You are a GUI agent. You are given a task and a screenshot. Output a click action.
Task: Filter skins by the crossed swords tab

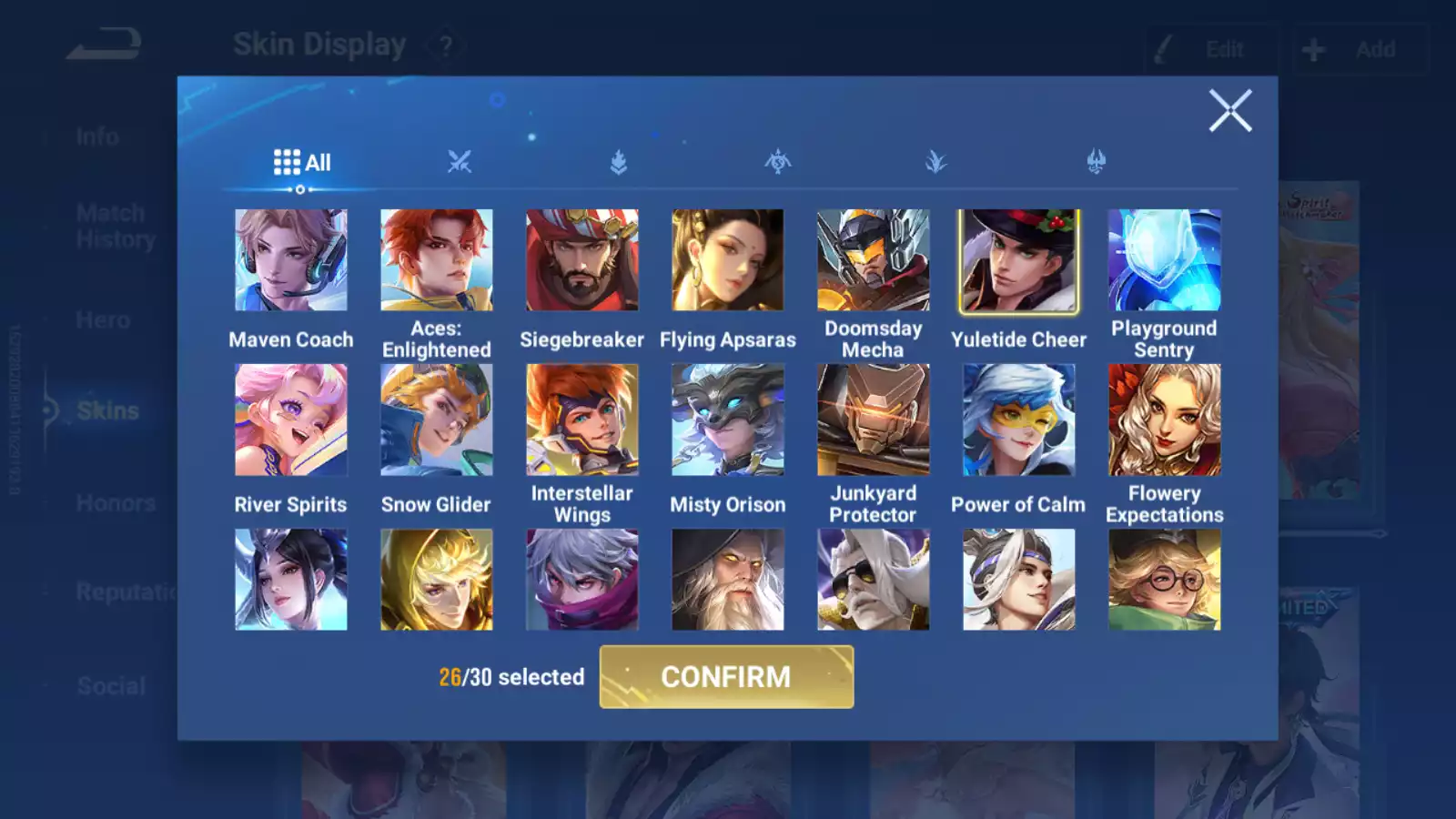pos(460,163)
